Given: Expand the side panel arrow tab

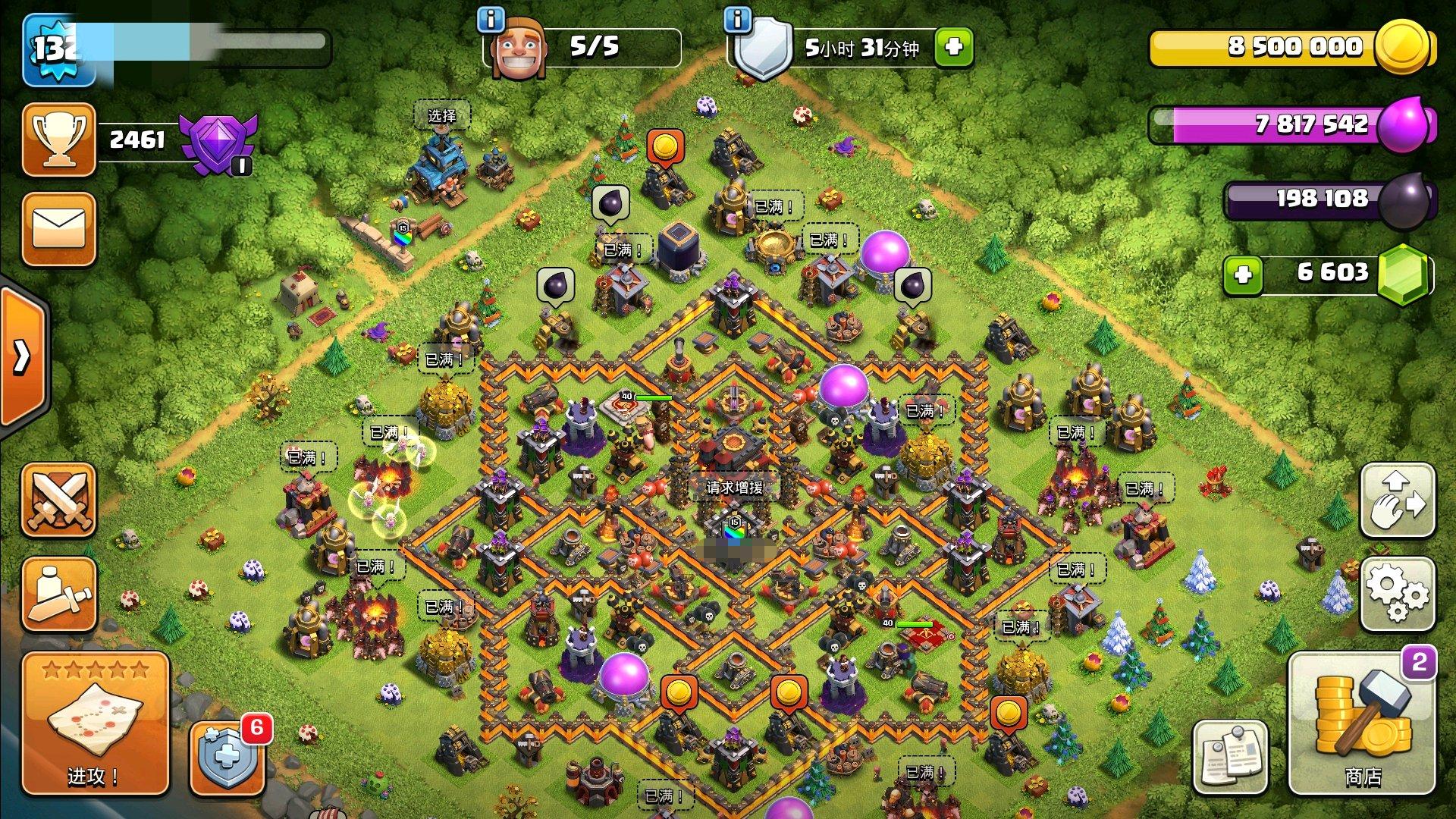Looking at the screenshot, I should tap(23, 356).
